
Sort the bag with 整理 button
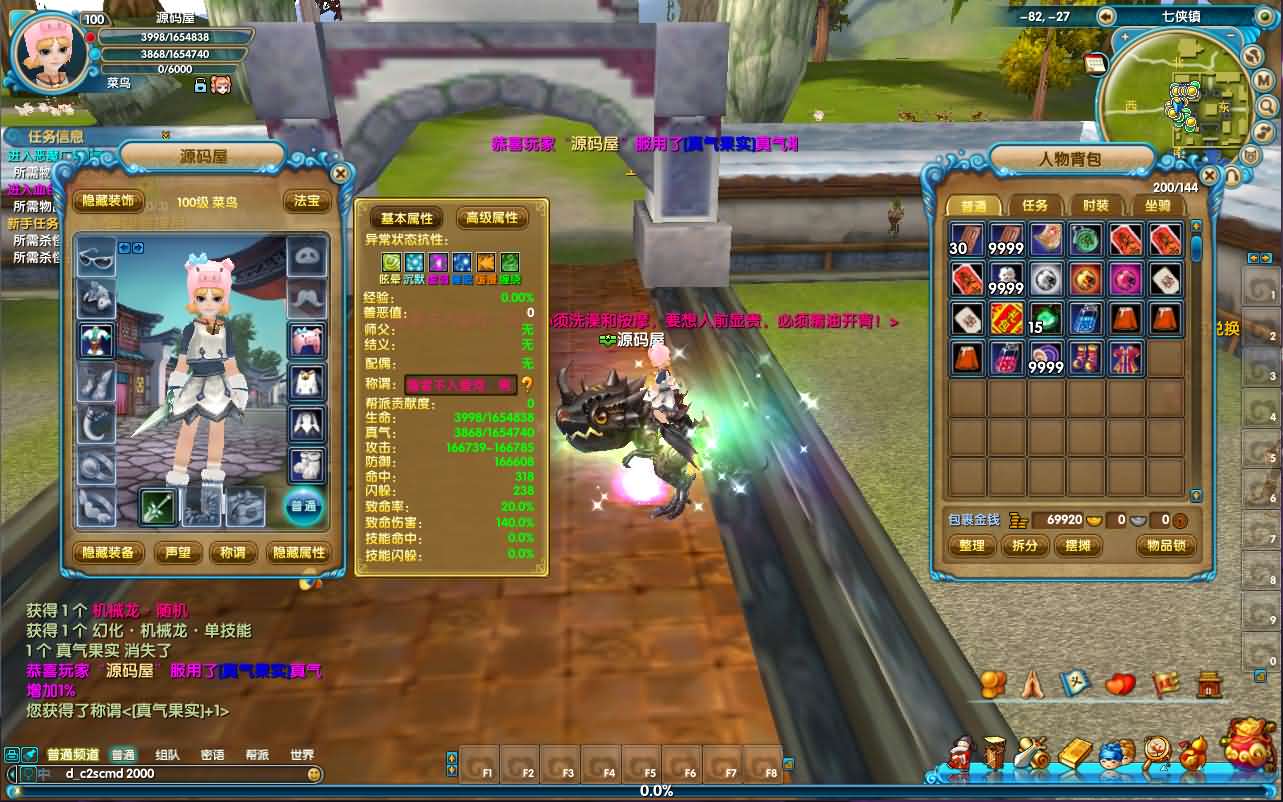971,545
